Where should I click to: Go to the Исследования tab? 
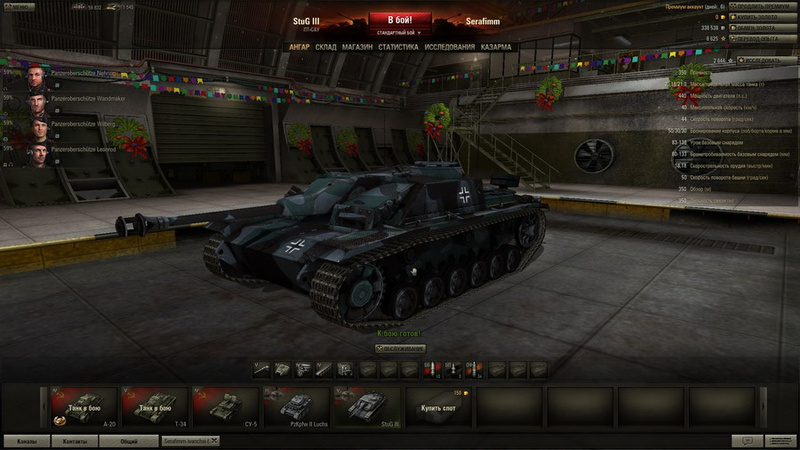449,47
